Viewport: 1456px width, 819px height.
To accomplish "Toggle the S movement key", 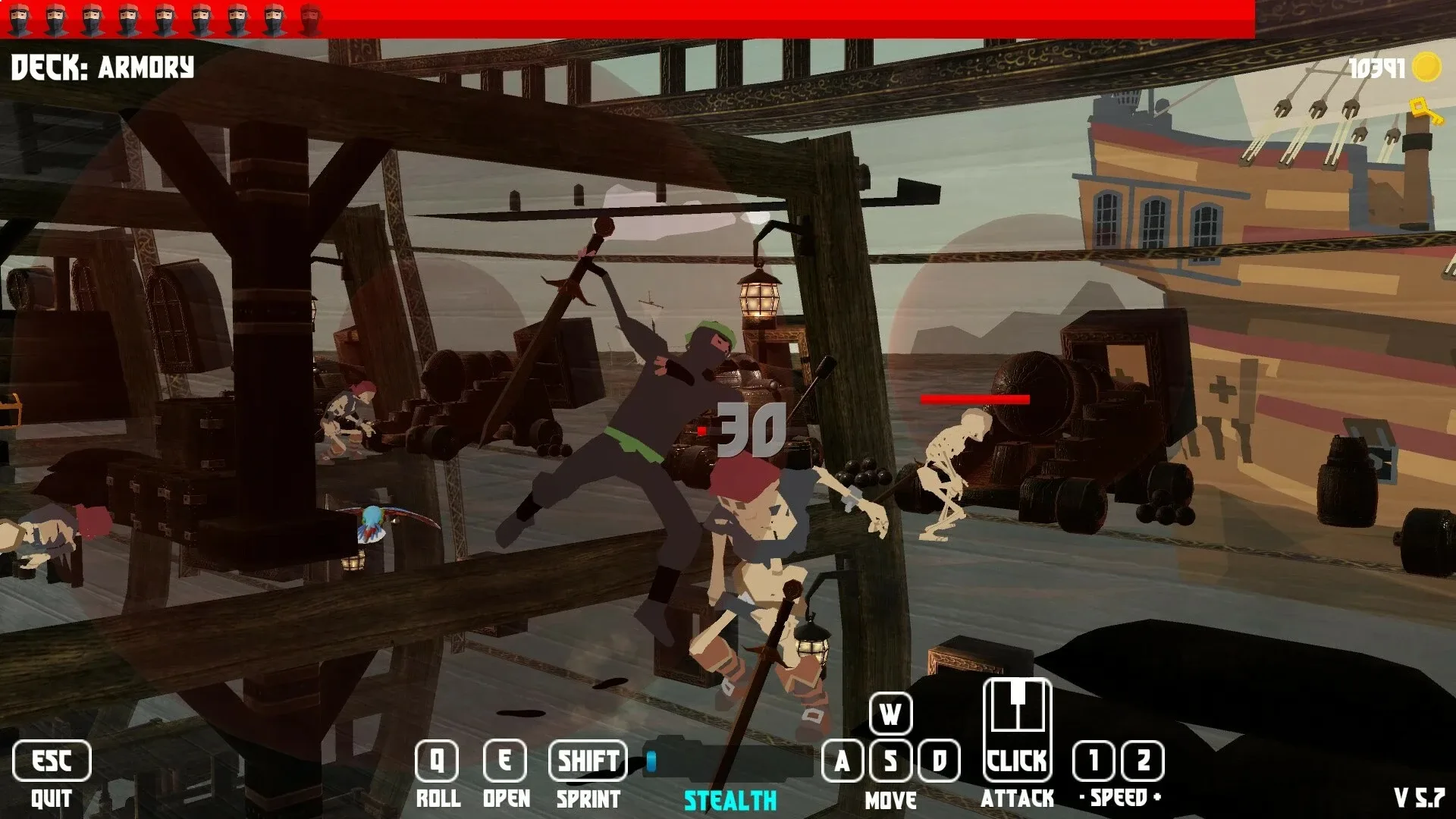I will 890,761.
